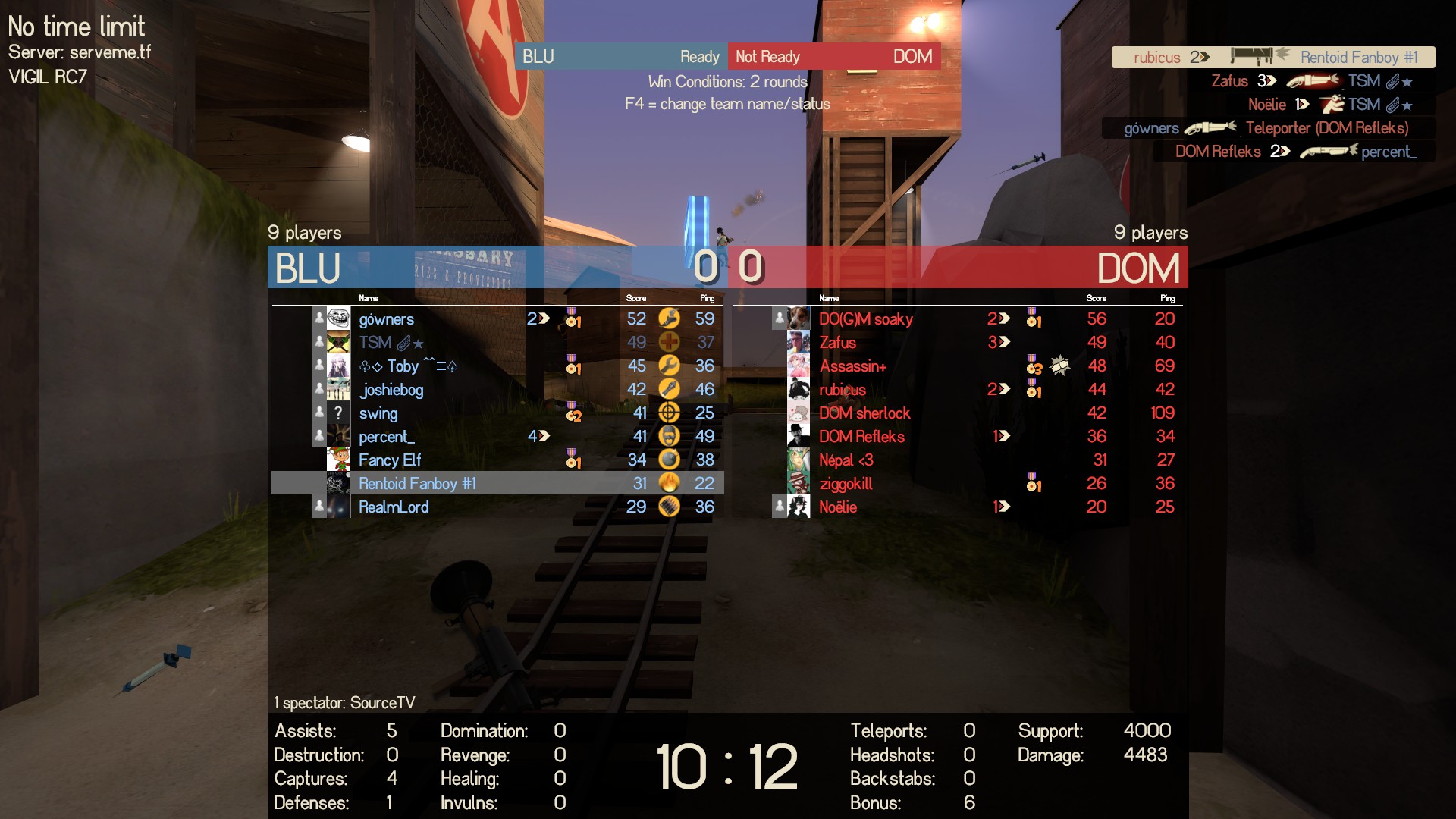
Task: Click the swing player row
Action: coord(378,413)
